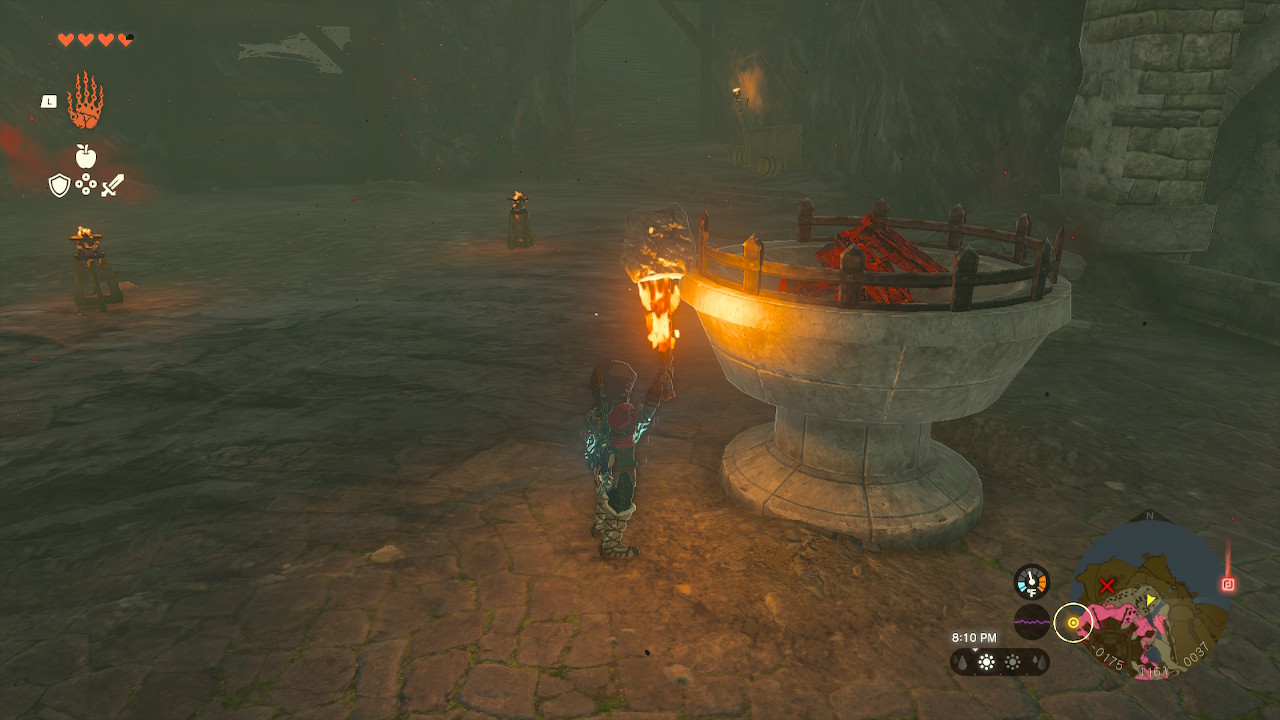Toggle the glowing red dungeon marker on the minimap
Image resolution: width=1280 pixels, height=720 pixels.
(1230, 583)
